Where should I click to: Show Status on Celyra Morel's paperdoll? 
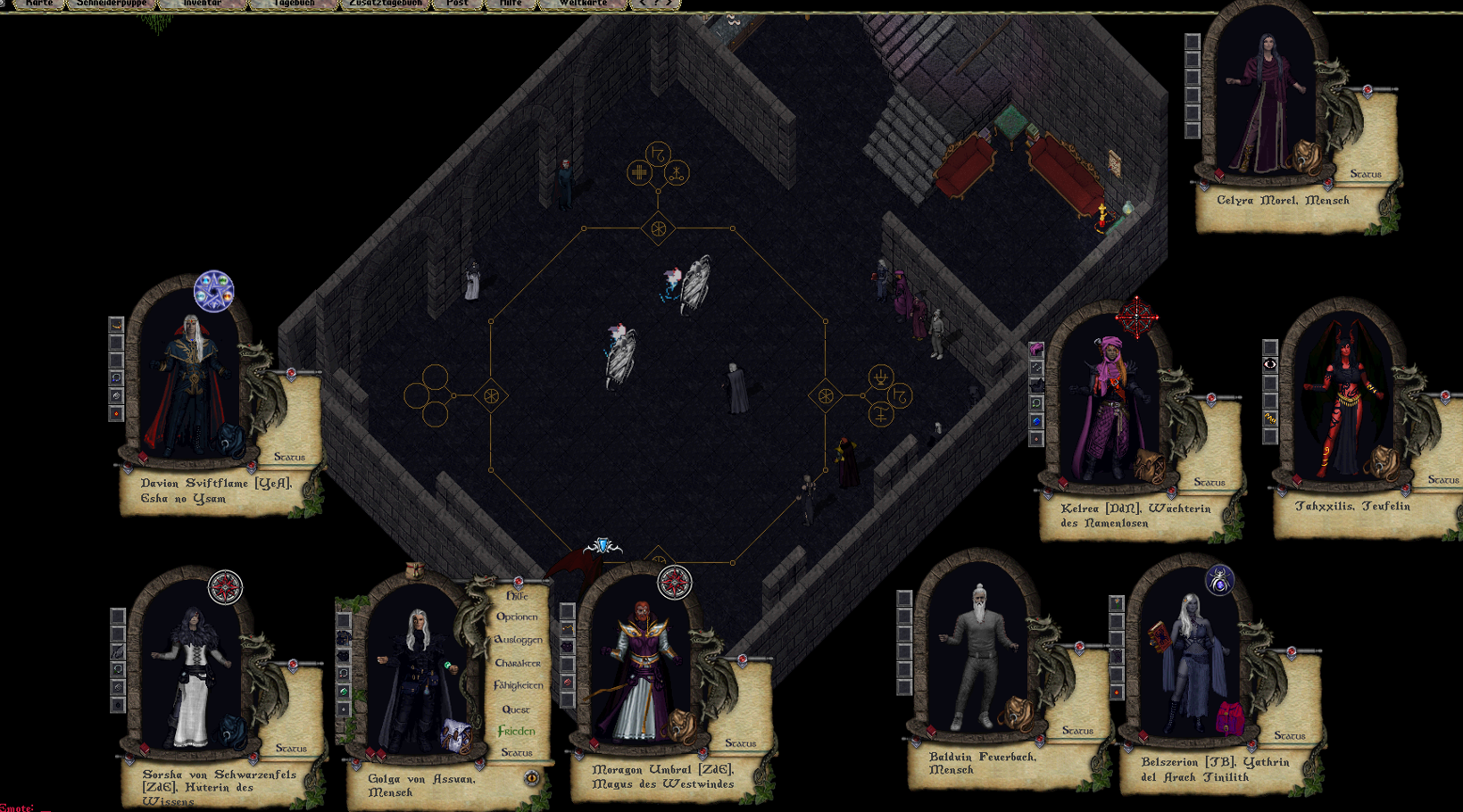pos(1365,174)
